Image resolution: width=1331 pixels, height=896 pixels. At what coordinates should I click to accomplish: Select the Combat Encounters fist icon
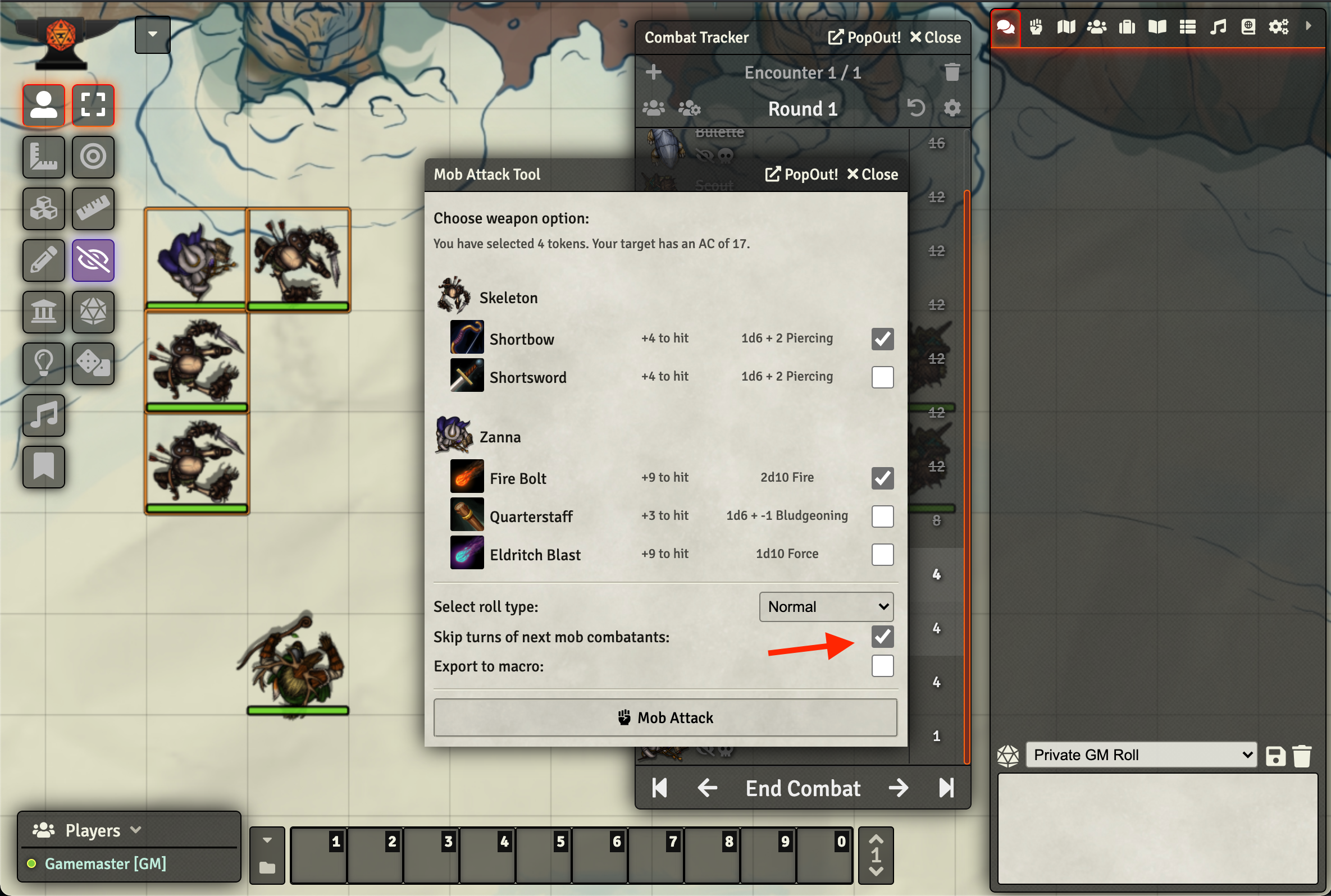1036,26
